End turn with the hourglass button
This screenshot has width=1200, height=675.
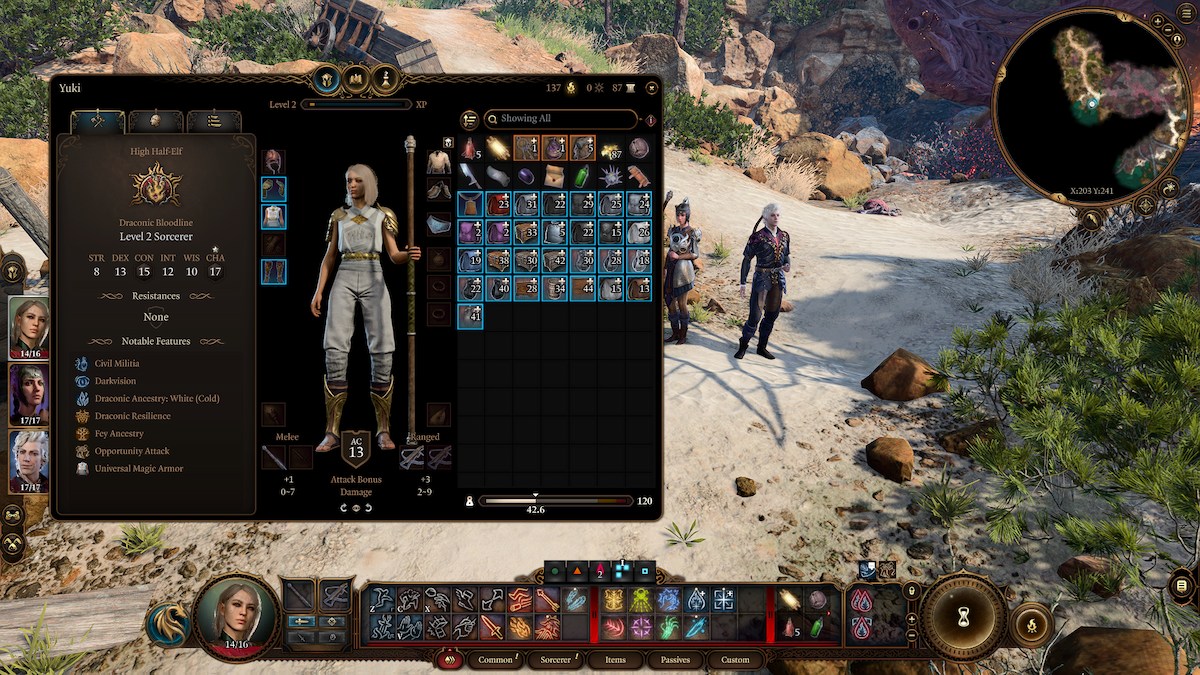(x=964, y=616)
